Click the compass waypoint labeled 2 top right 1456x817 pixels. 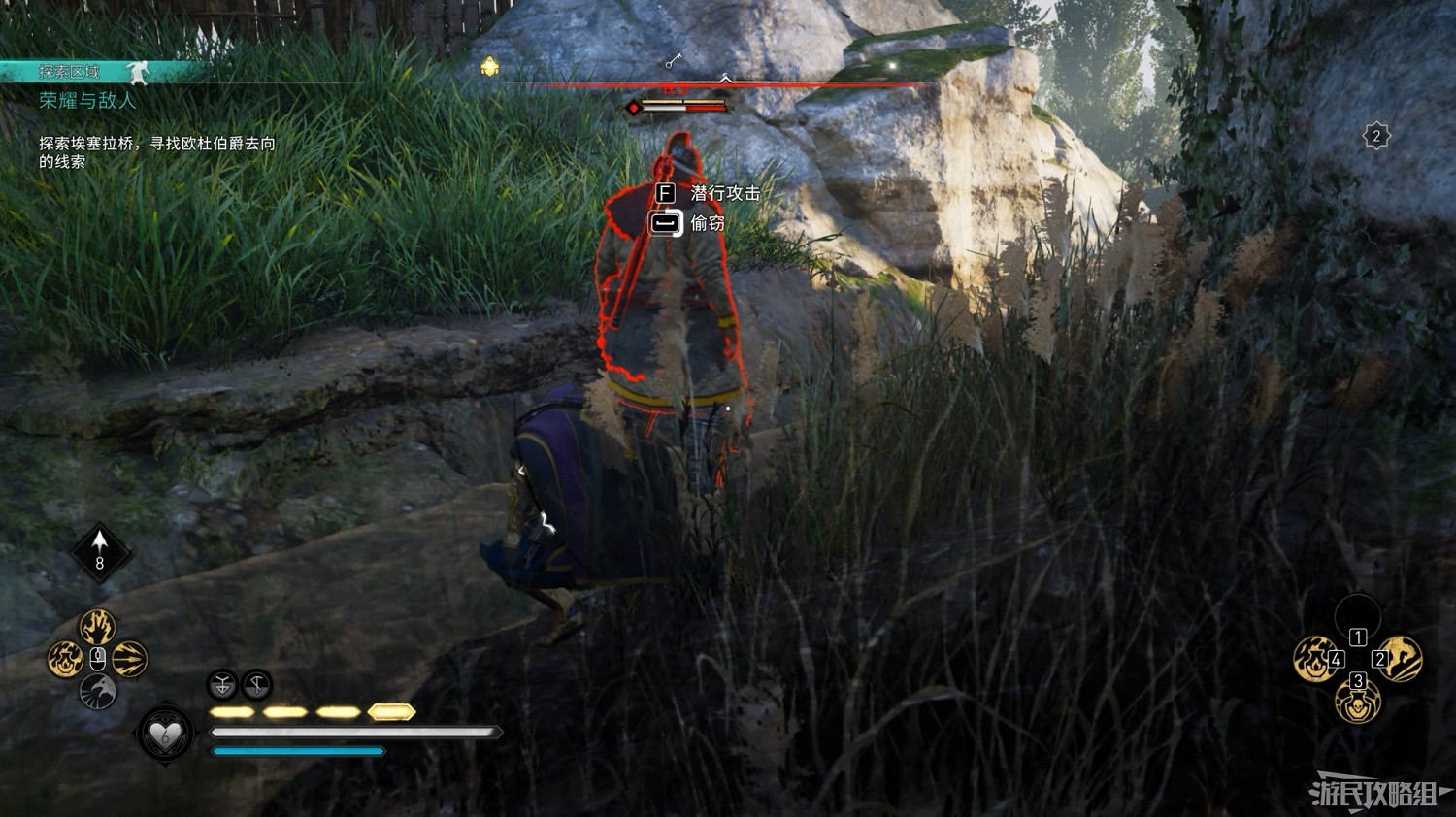1376,134
